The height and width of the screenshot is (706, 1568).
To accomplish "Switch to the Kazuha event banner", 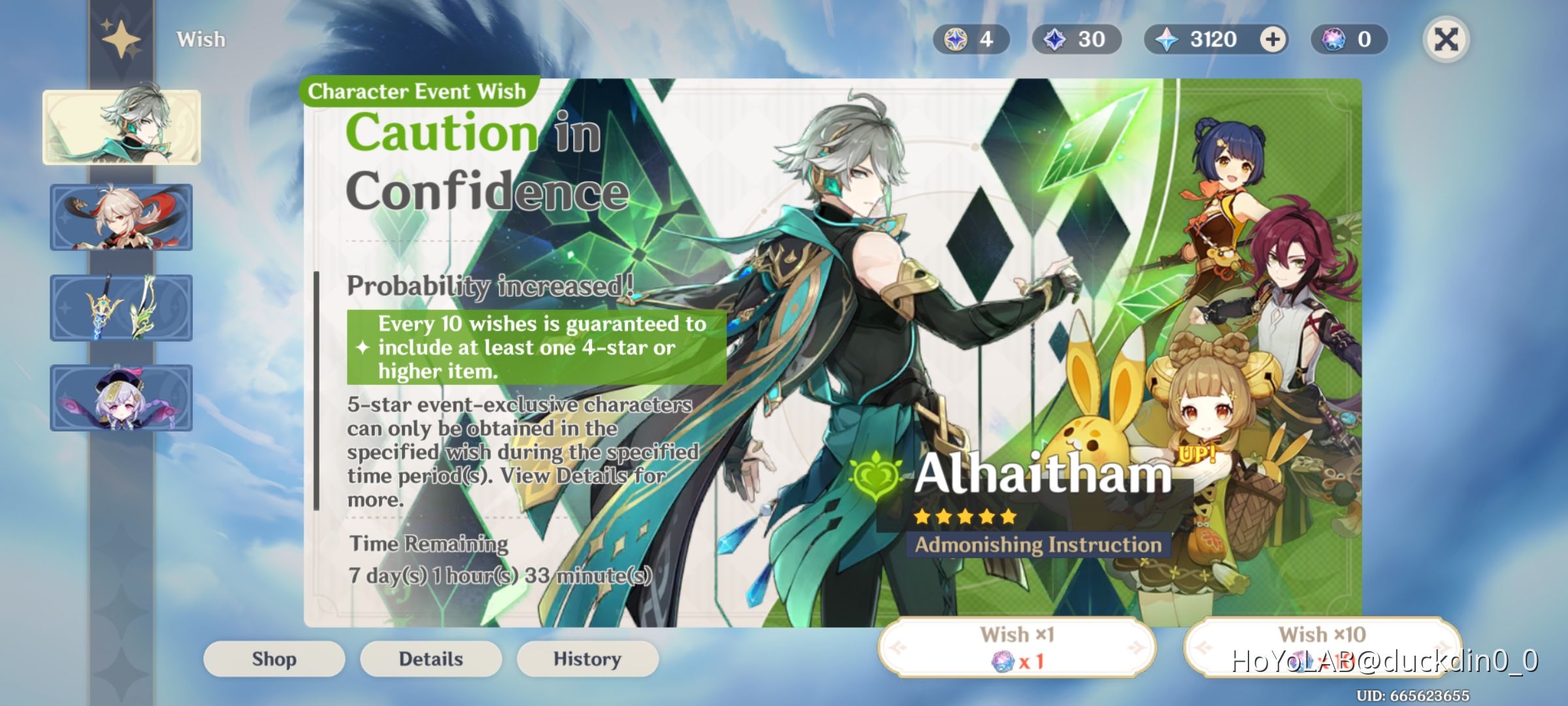I will click(x=122, y=218).
